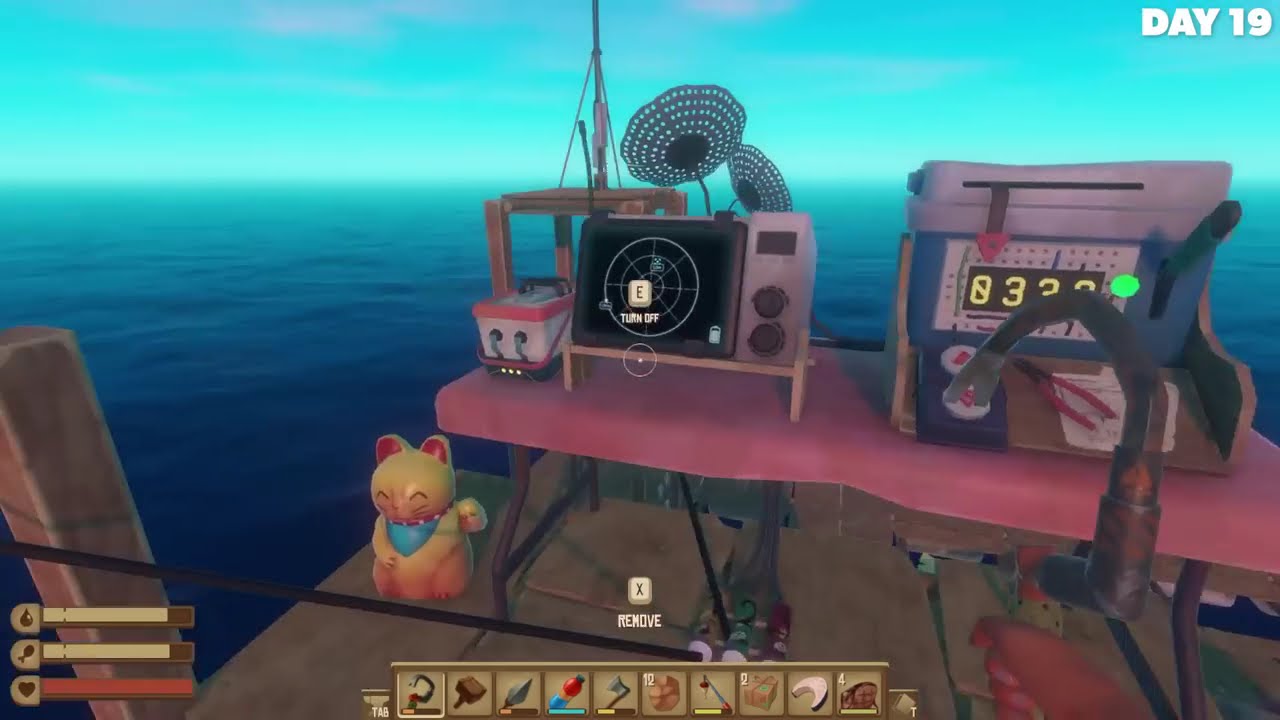The height and width of the screenshot is (720, 1280).
Task: Equip the fishing rod slot
Action: pyautogui.click(x=713, y=693)
